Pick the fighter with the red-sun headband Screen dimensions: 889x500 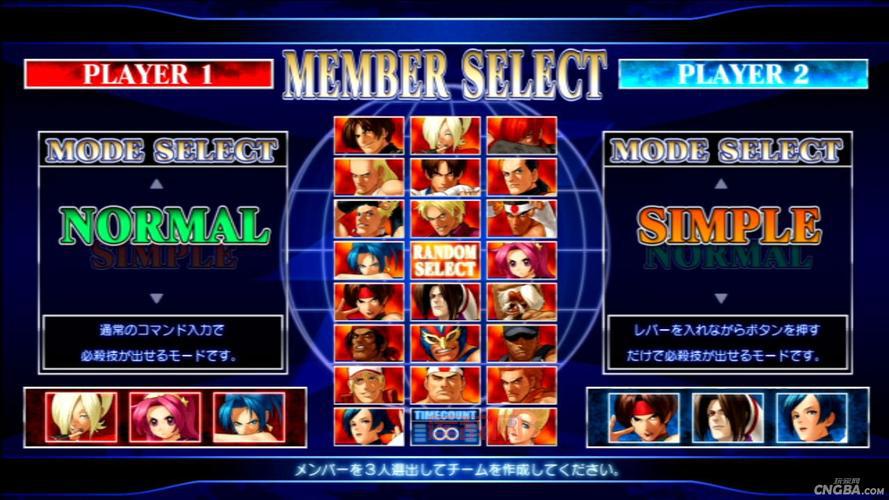pos(521,218)
